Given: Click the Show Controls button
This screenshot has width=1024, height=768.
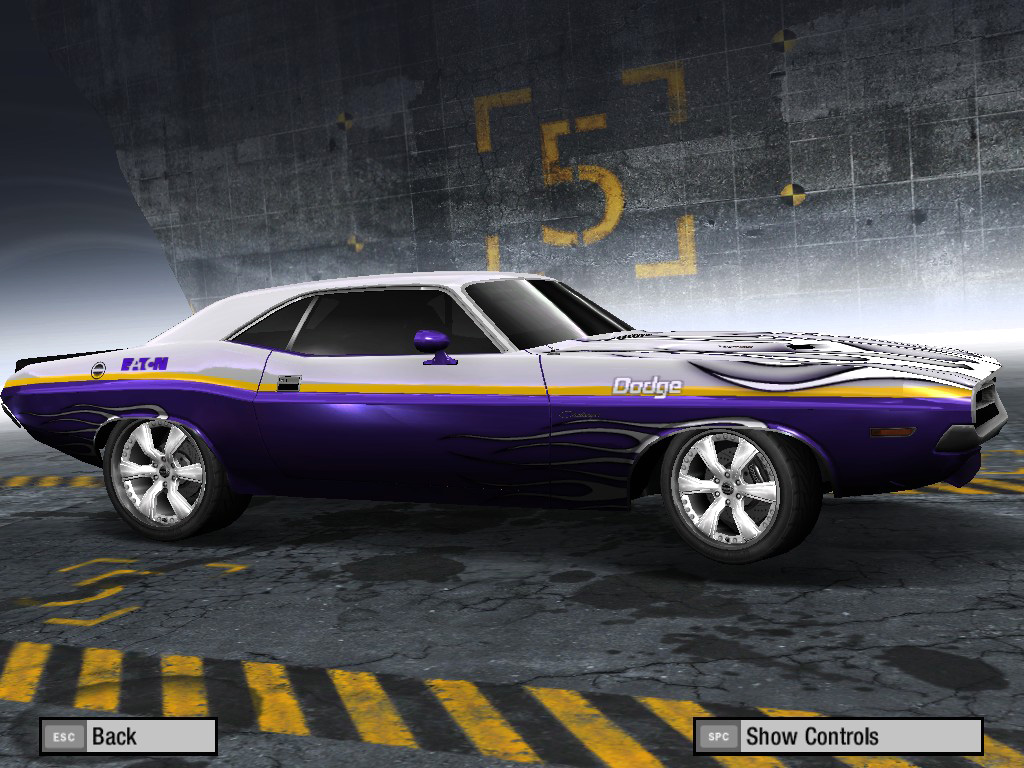Looking at the screenshot, I should click(837, 736).
